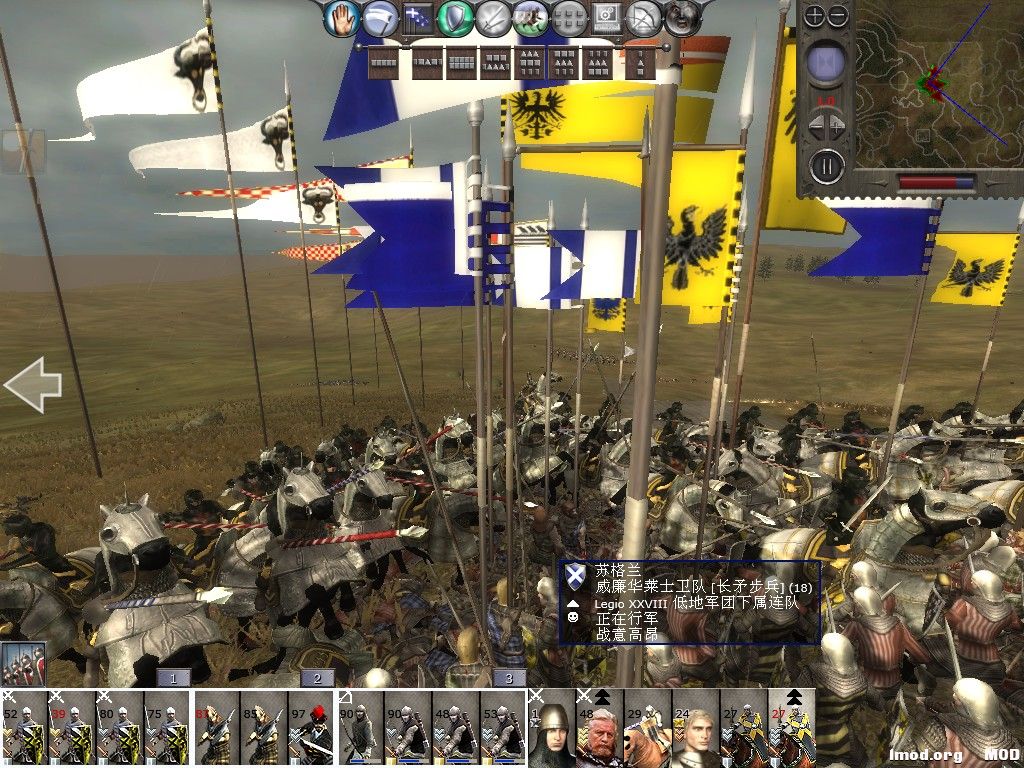The width and height of the screenshot is (1024, 768).
Task: Toggle the bow and arrow fire-at-will button
Action: click(645, 17)
